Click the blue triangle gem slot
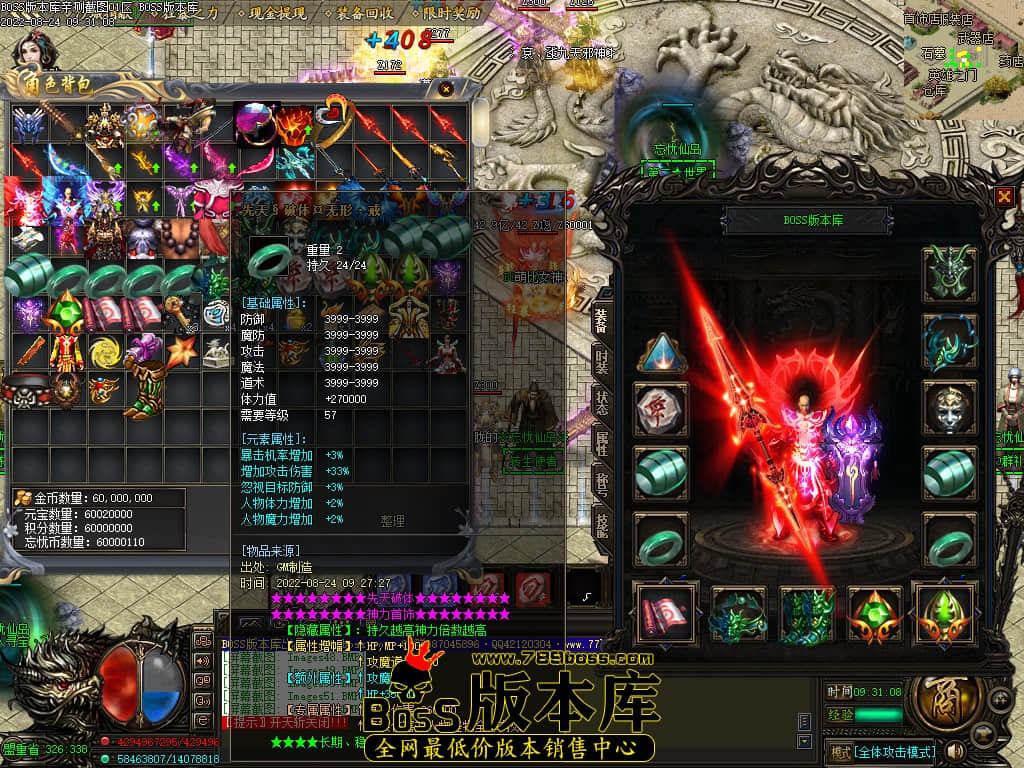 click(661, 354)
